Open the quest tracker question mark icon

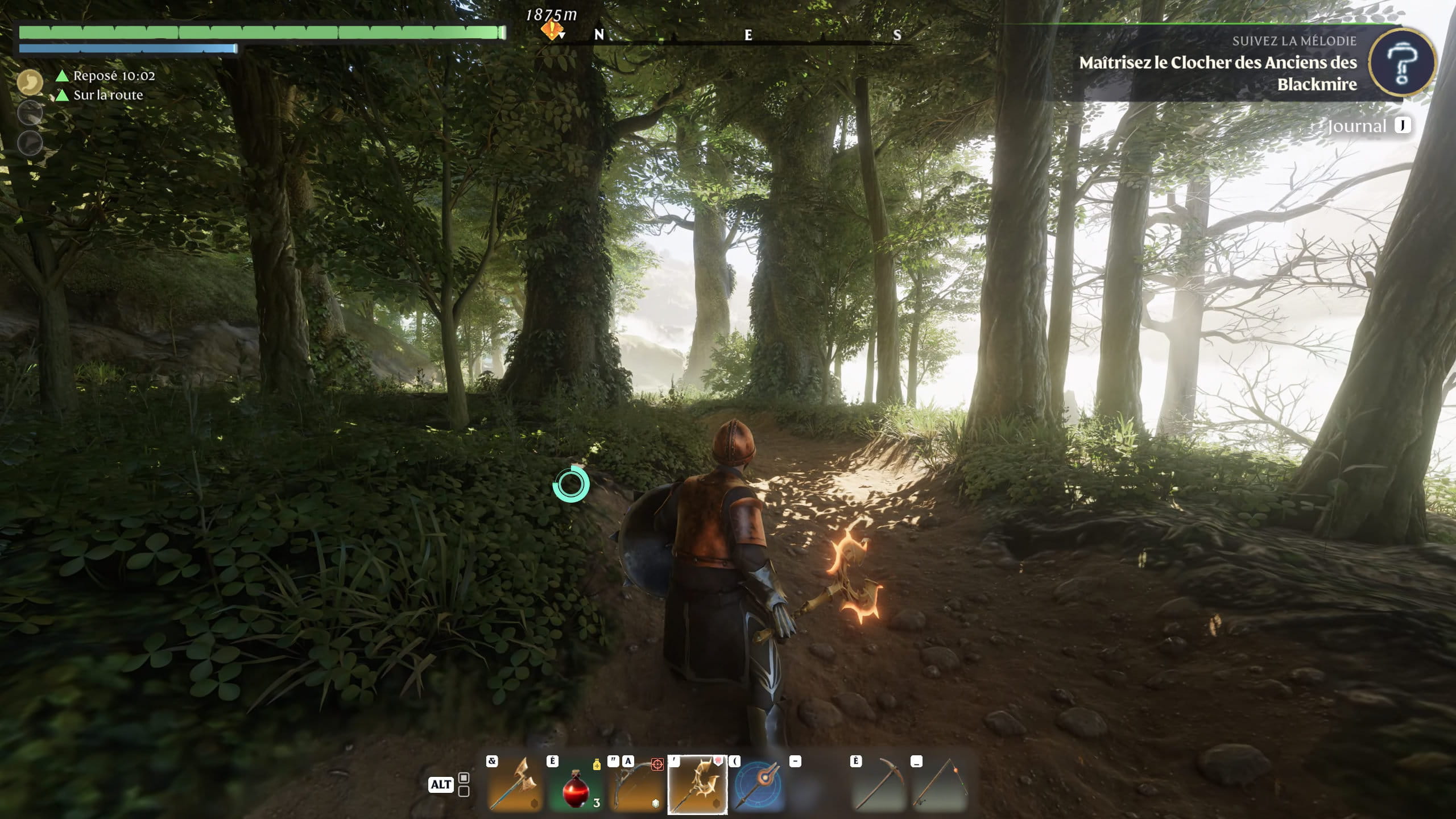click(1401, 63)
